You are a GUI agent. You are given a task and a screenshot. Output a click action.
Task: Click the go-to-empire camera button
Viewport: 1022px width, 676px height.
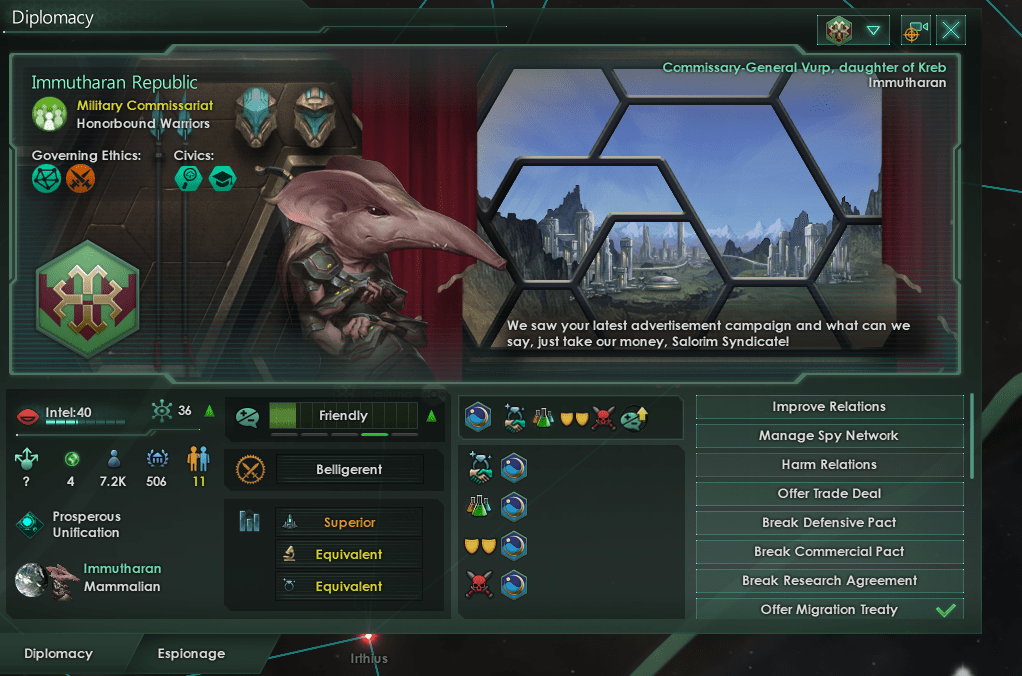914,31
